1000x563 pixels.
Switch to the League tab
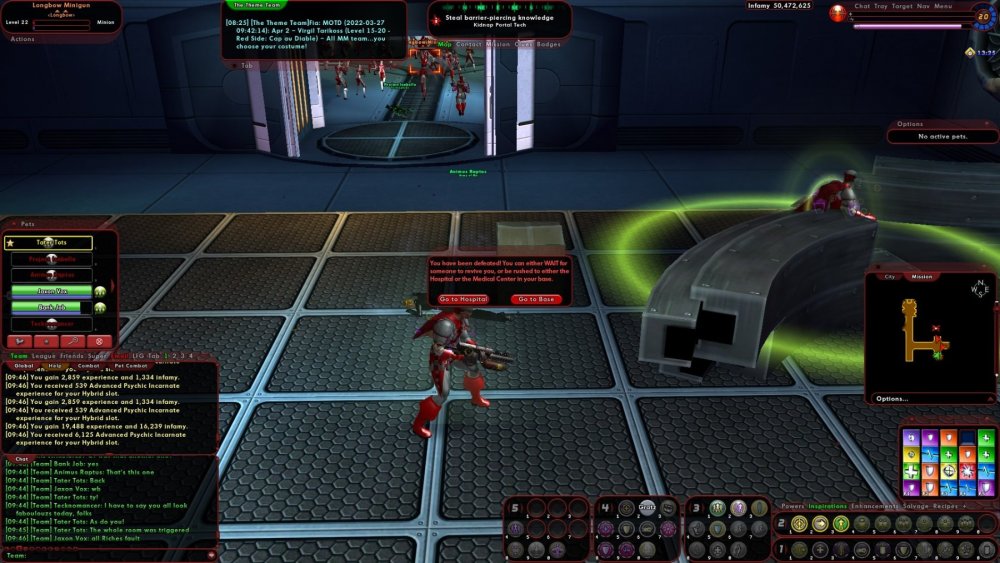(42, 355)
